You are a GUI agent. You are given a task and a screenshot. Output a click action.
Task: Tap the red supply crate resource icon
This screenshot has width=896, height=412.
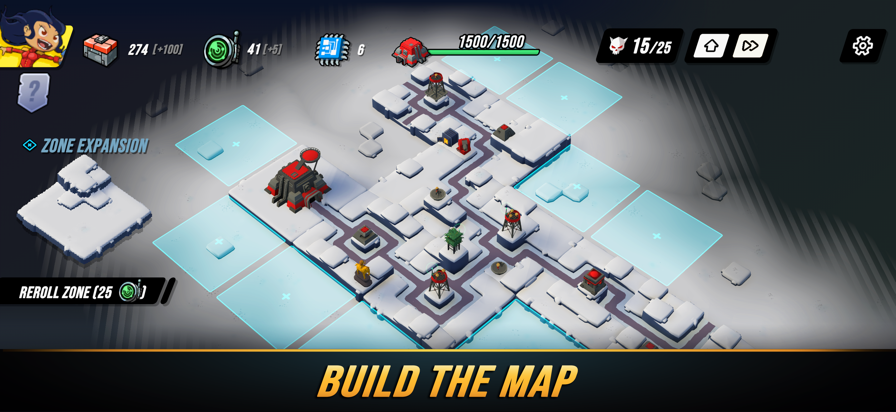tap(100, 48)
